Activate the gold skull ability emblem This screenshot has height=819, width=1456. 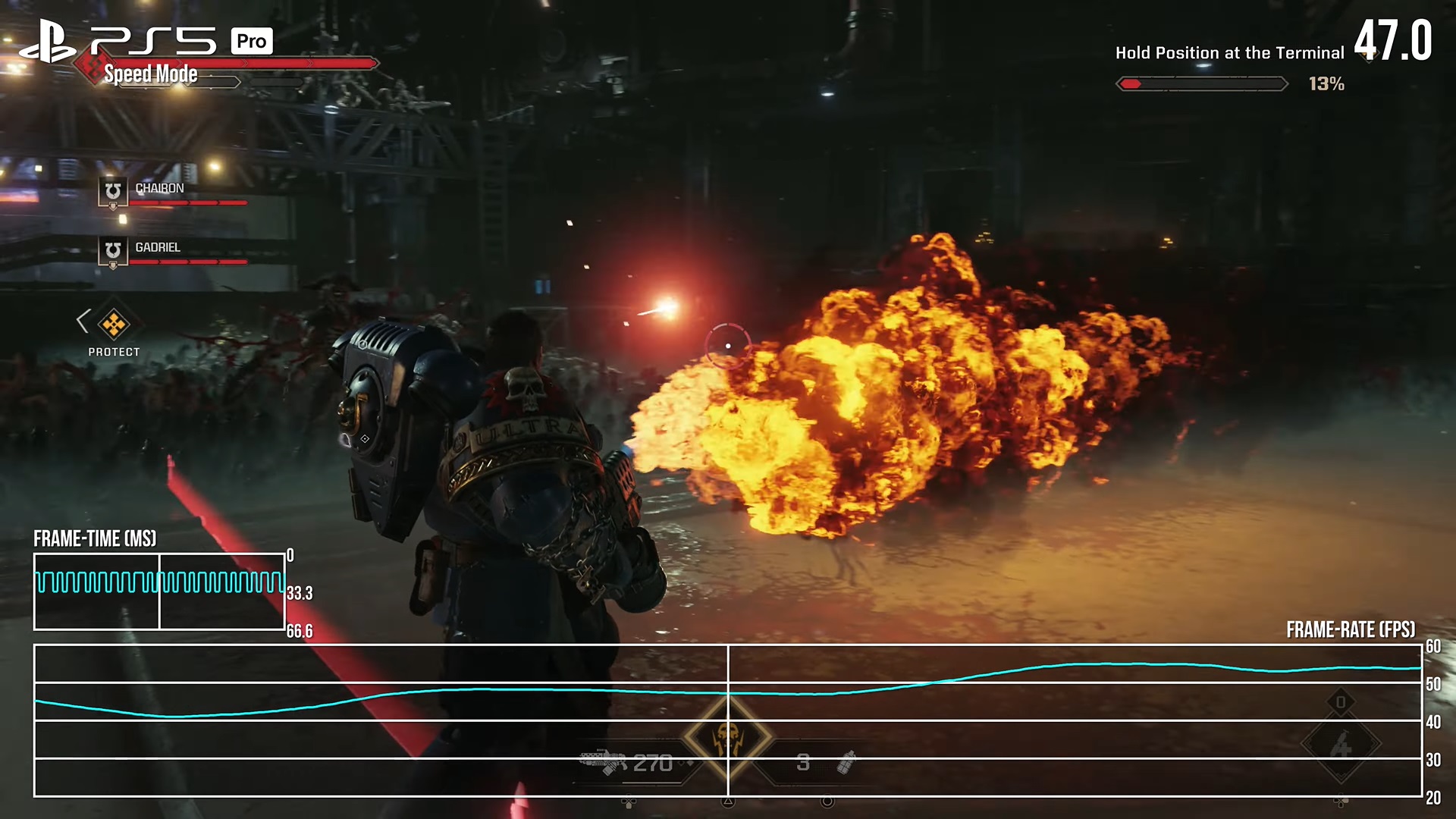point(728,737)
